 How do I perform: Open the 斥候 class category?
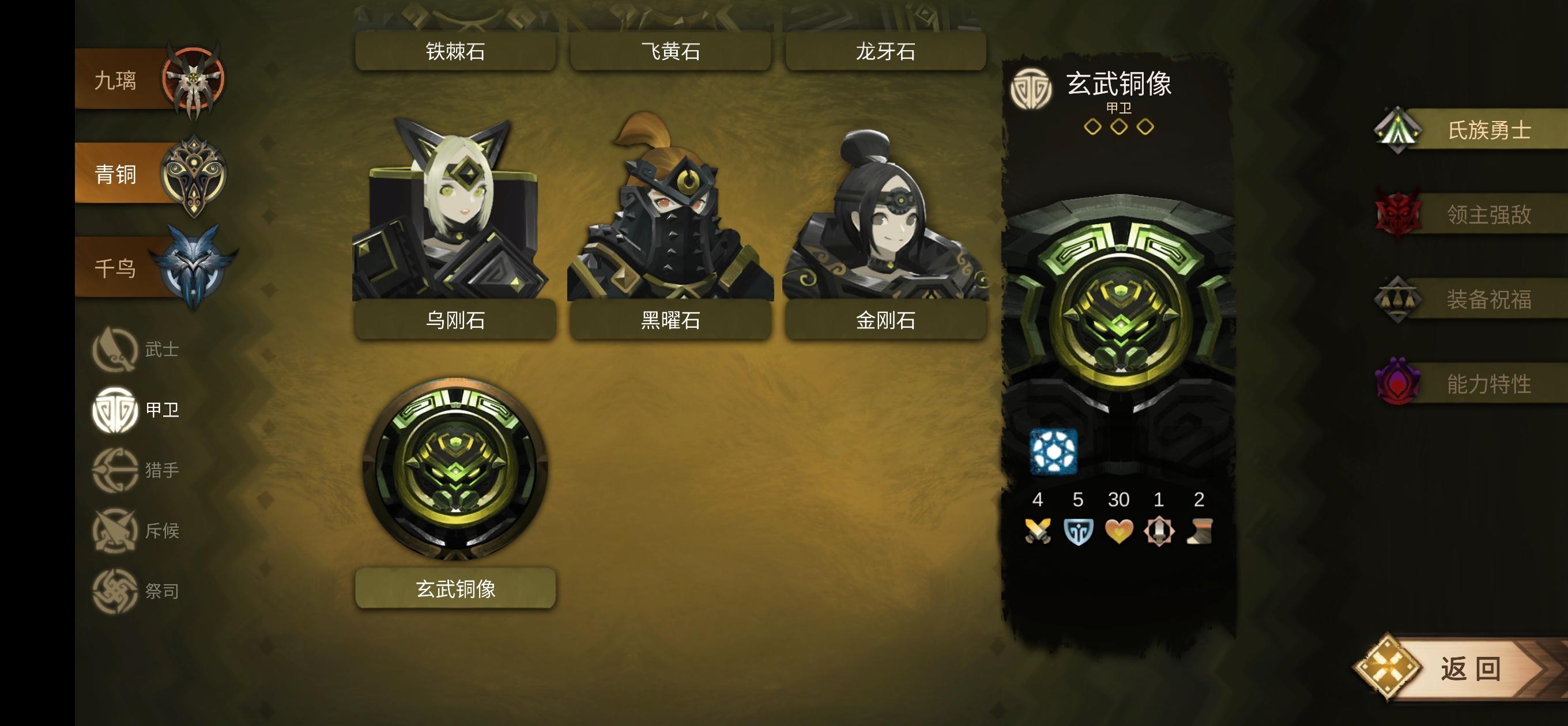coord(116,531)
